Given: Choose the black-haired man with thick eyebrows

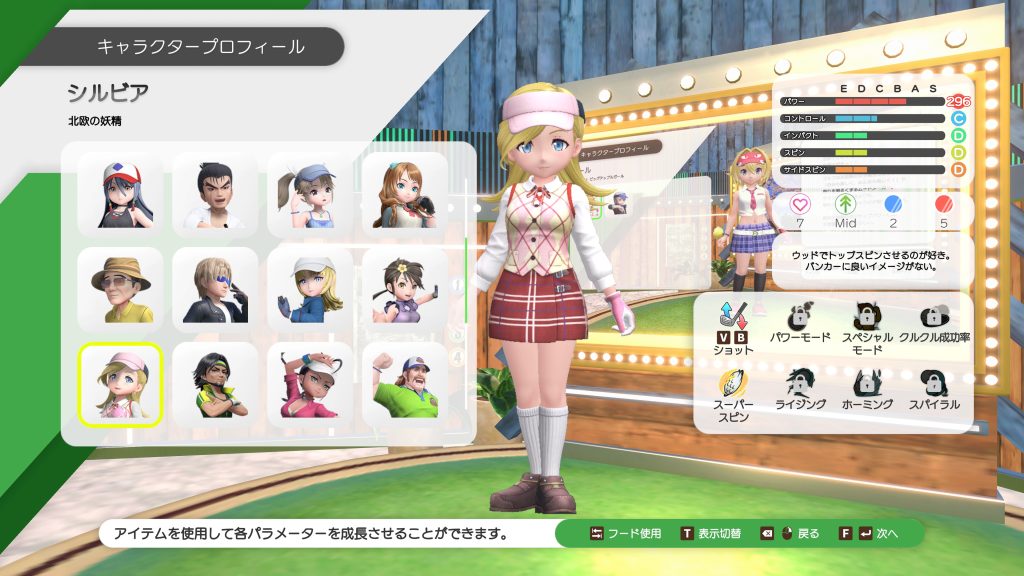Looking at the screenshot, I should (x=215, y=192).
